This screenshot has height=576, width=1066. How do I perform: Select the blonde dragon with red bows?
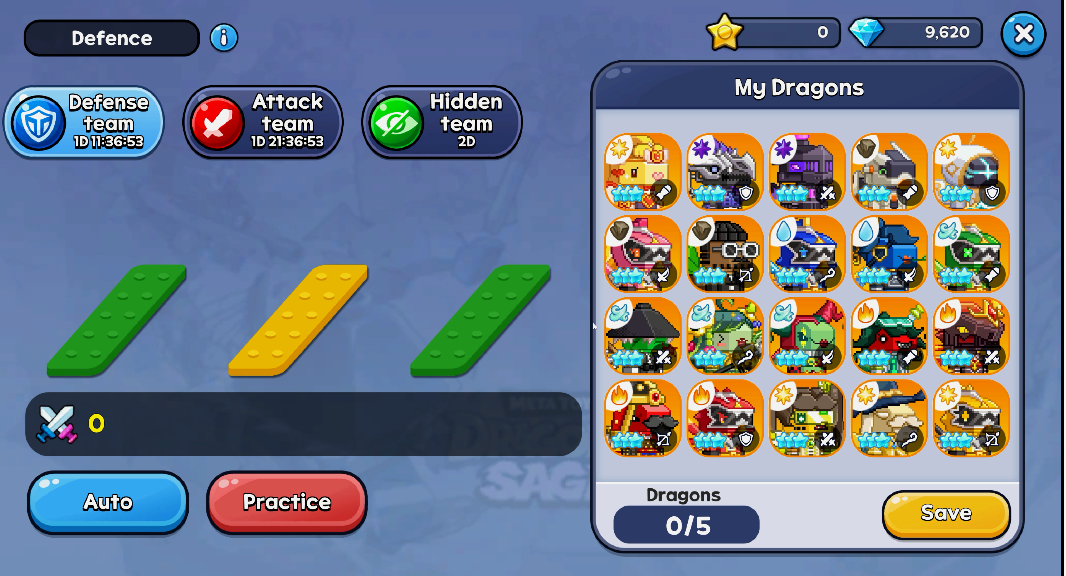tap(642, 171)
